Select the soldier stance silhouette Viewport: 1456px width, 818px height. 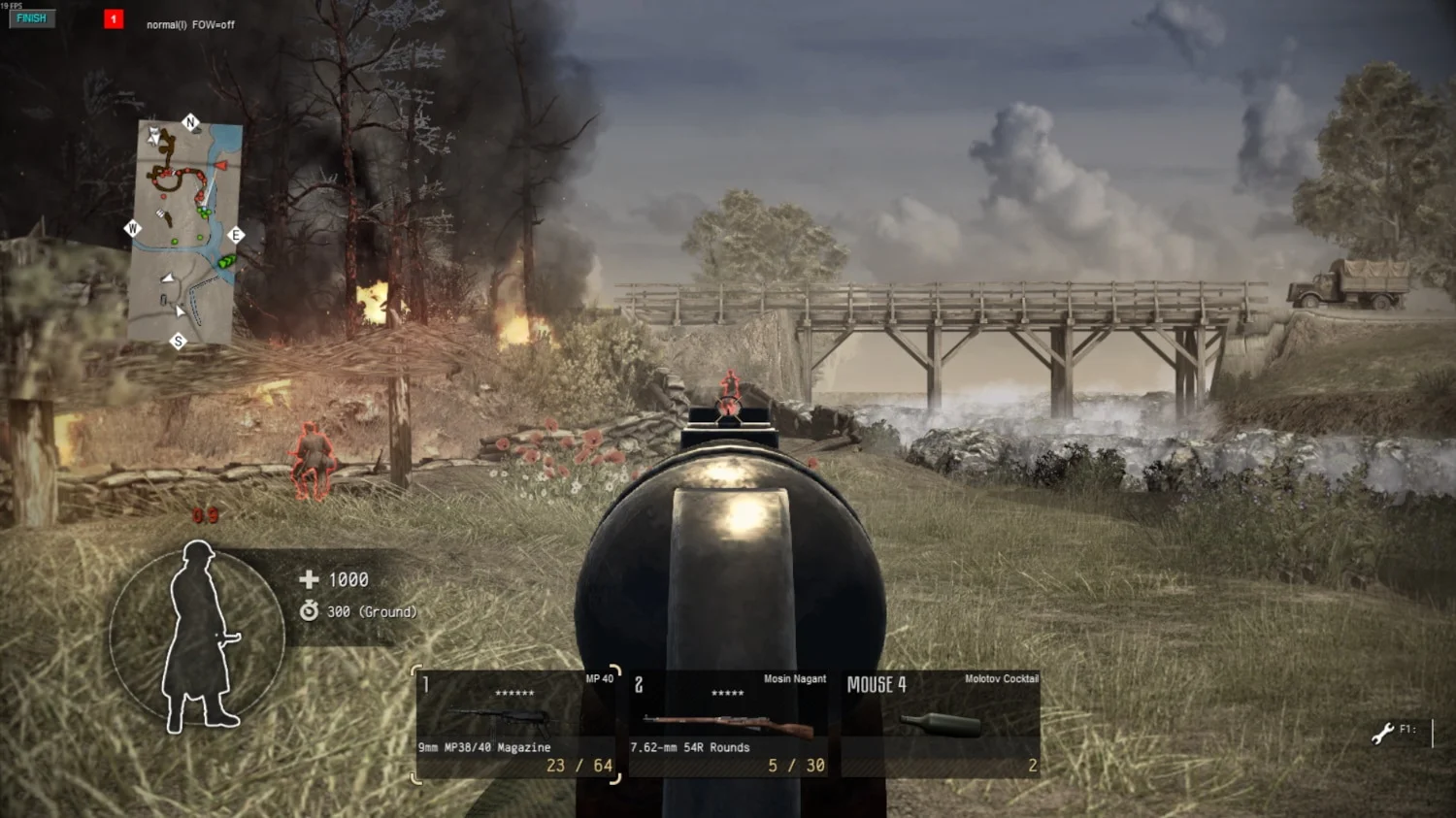click(199, 636)
